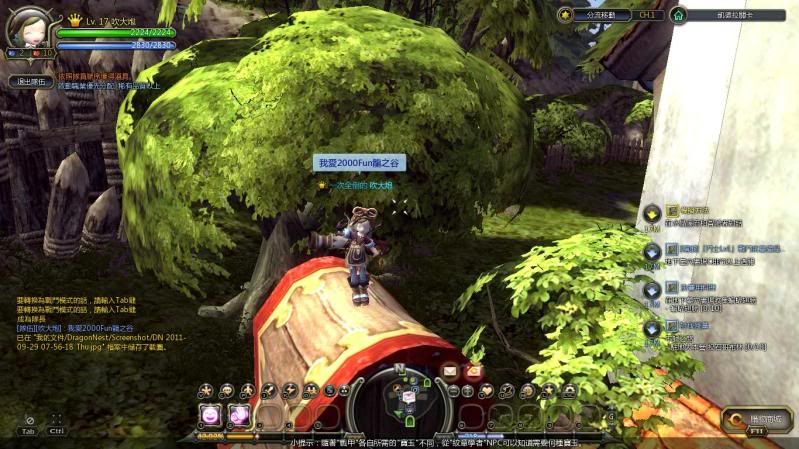Select the player character portrait

(x=27, y=26)
